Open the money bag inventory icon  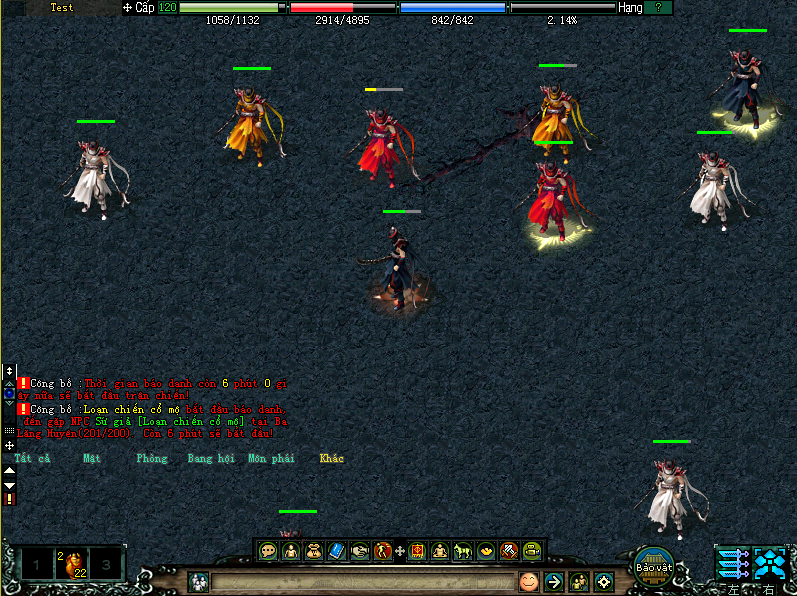(314, 550)
